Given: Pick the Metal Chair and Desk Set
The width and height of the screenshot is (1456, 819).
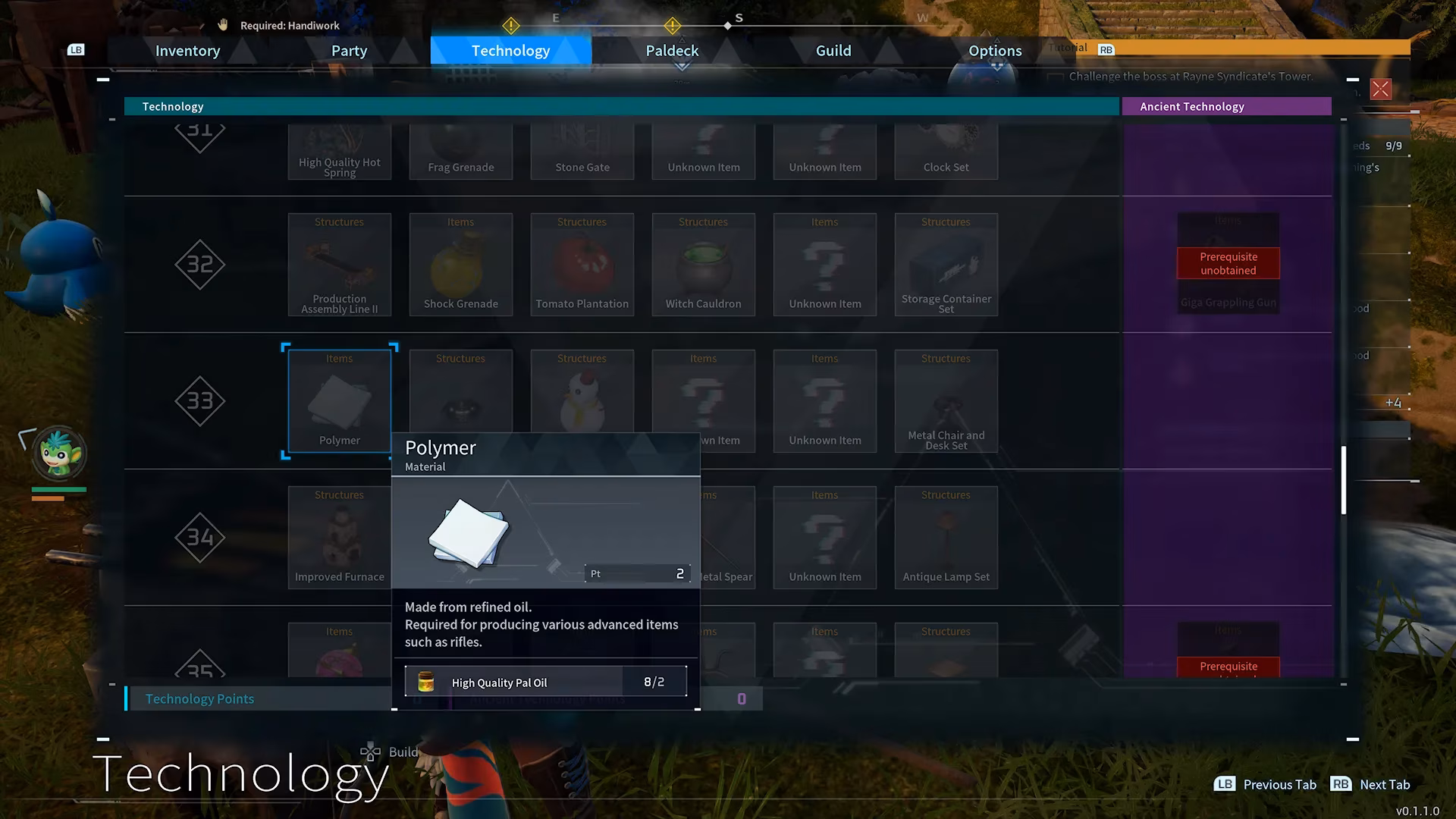Looking at the screenshot, I should click(946, 400).
